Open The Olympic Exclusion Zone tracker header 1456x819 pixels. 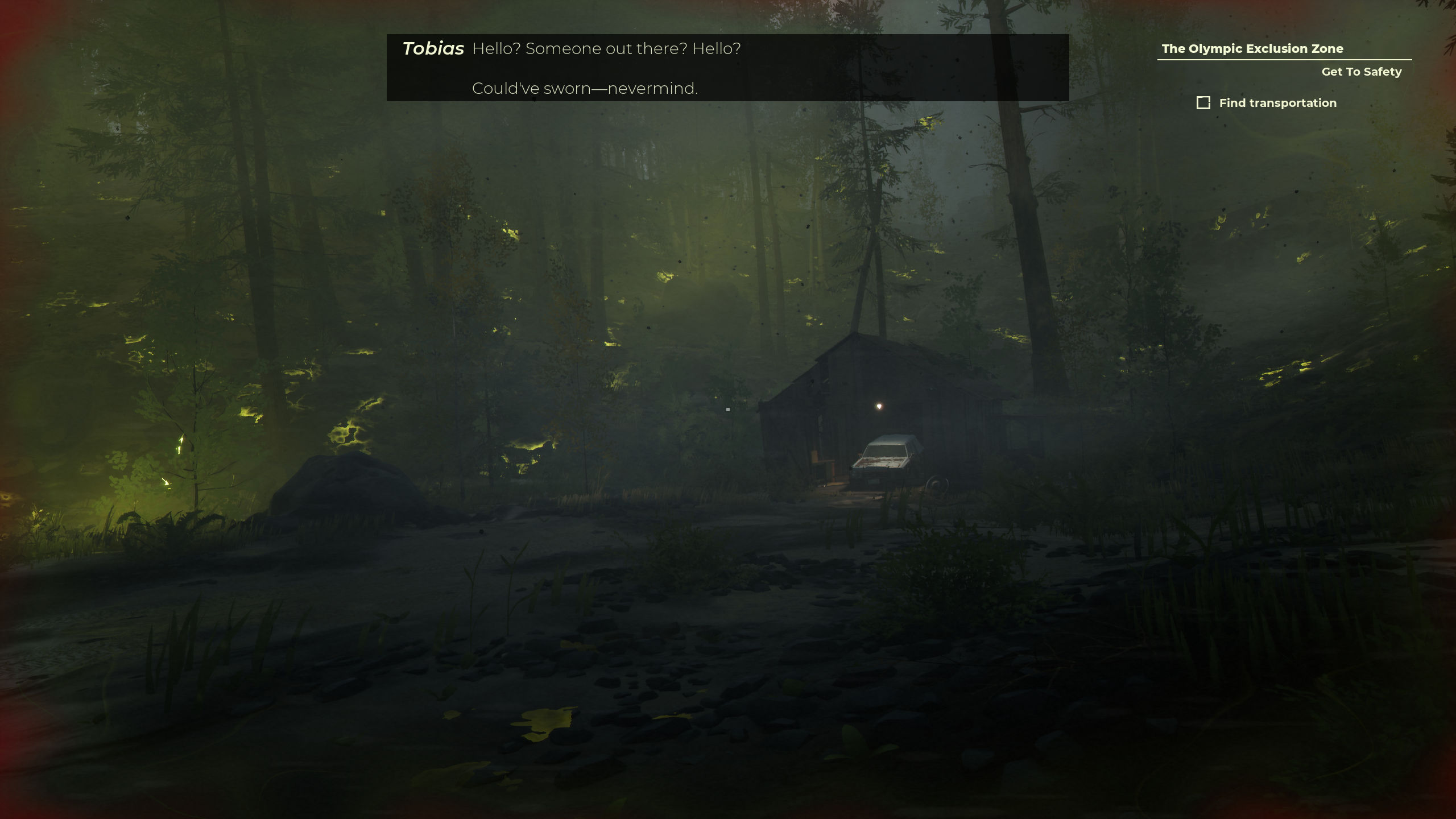1252,49
